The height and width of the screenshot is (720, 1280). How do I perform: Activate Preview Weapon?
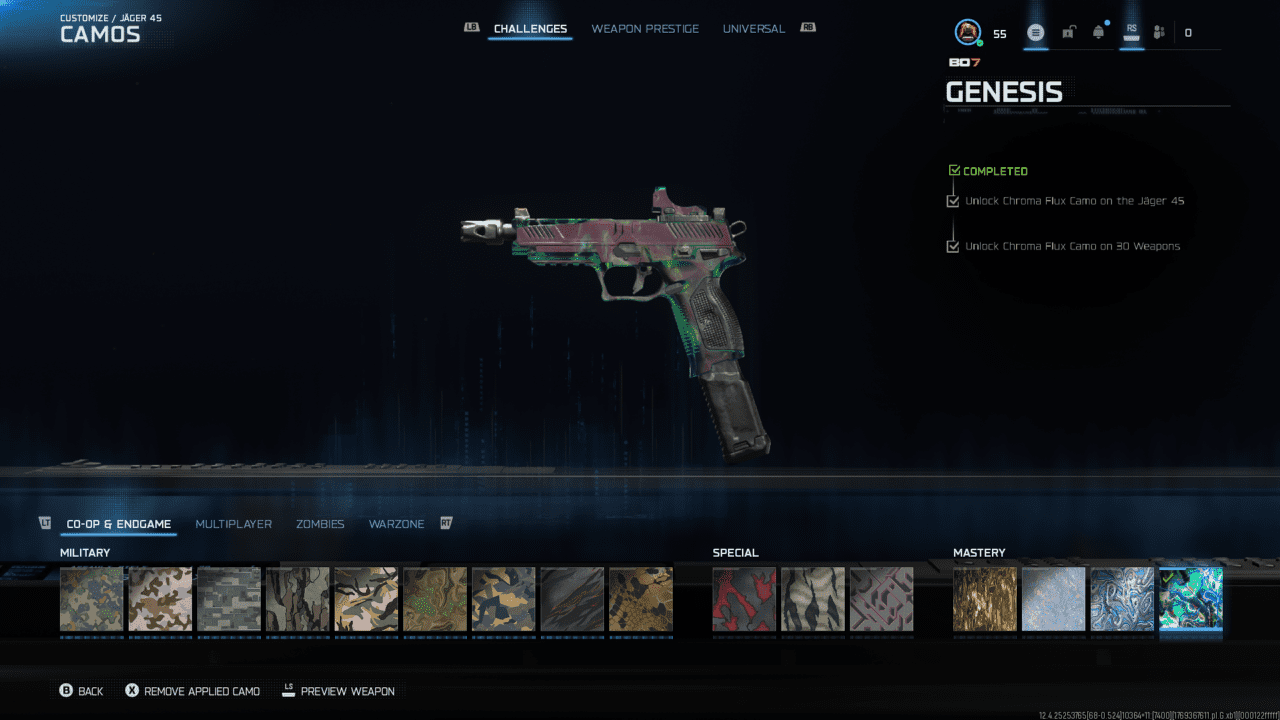click(338, 691)
